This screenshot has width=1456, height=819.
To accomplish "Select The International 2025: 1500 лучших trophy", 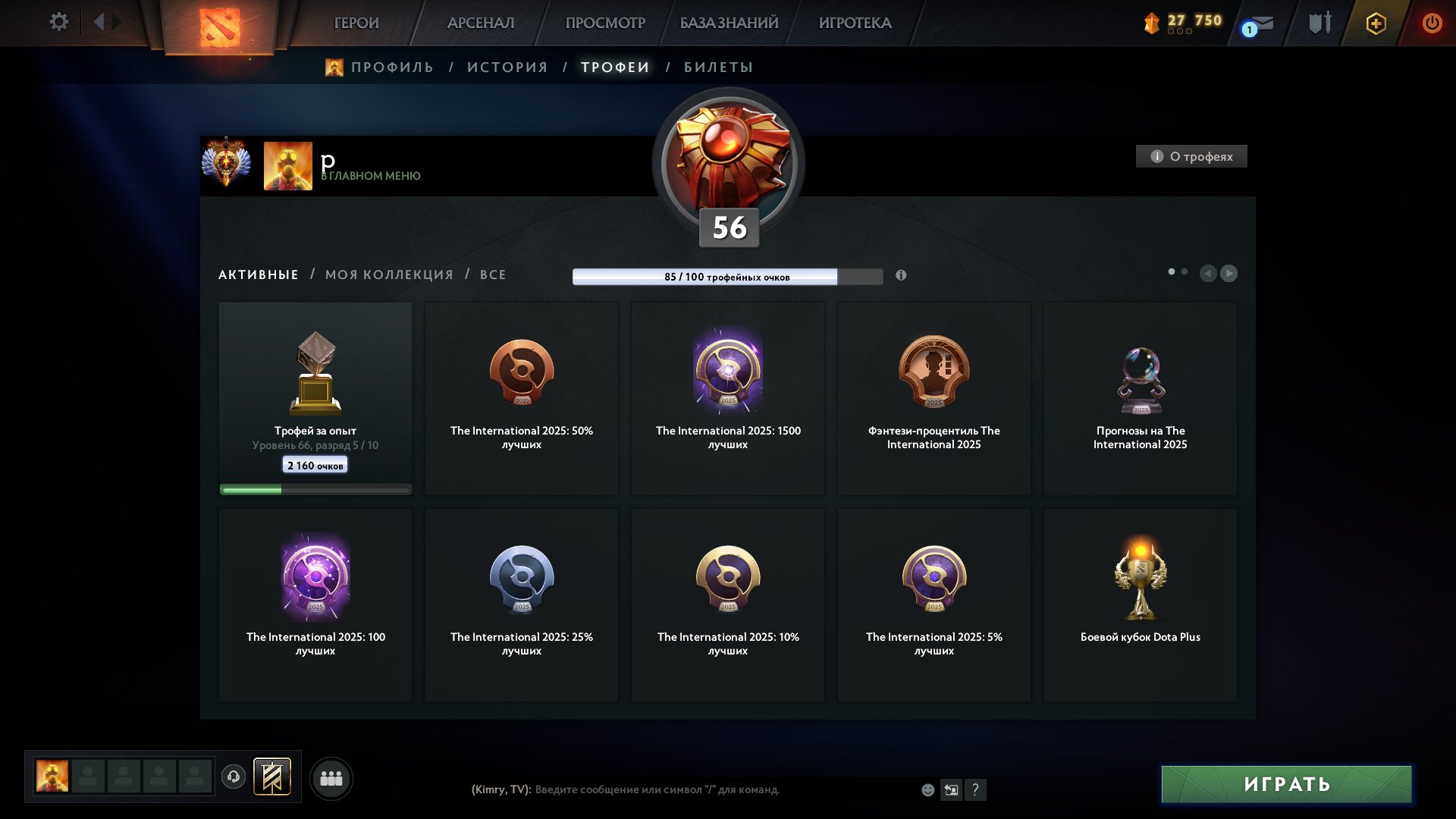I will pyautogui.click(x=728, y=399).
